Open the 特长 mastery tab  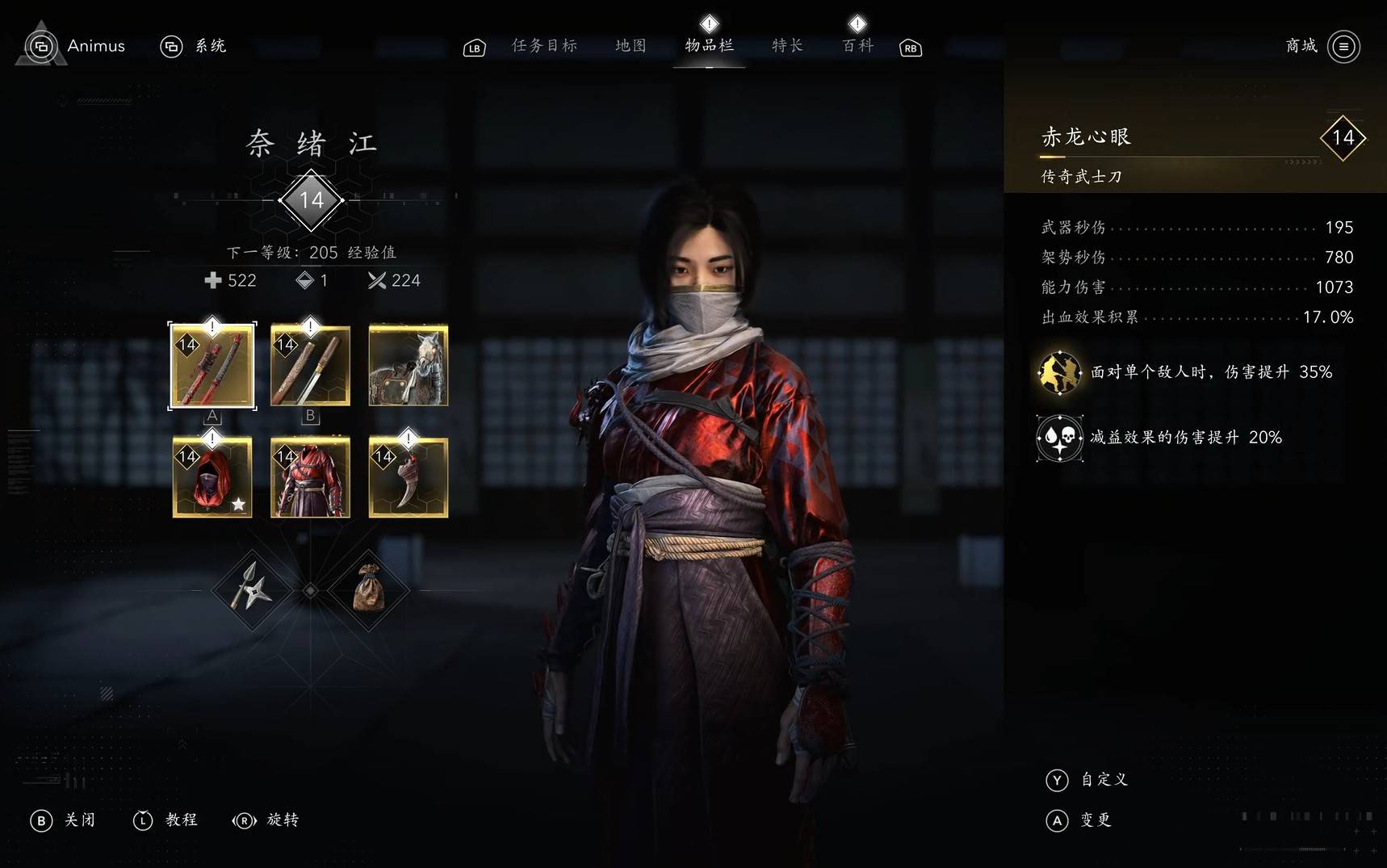pyautogui.click(x=787, y=46)
